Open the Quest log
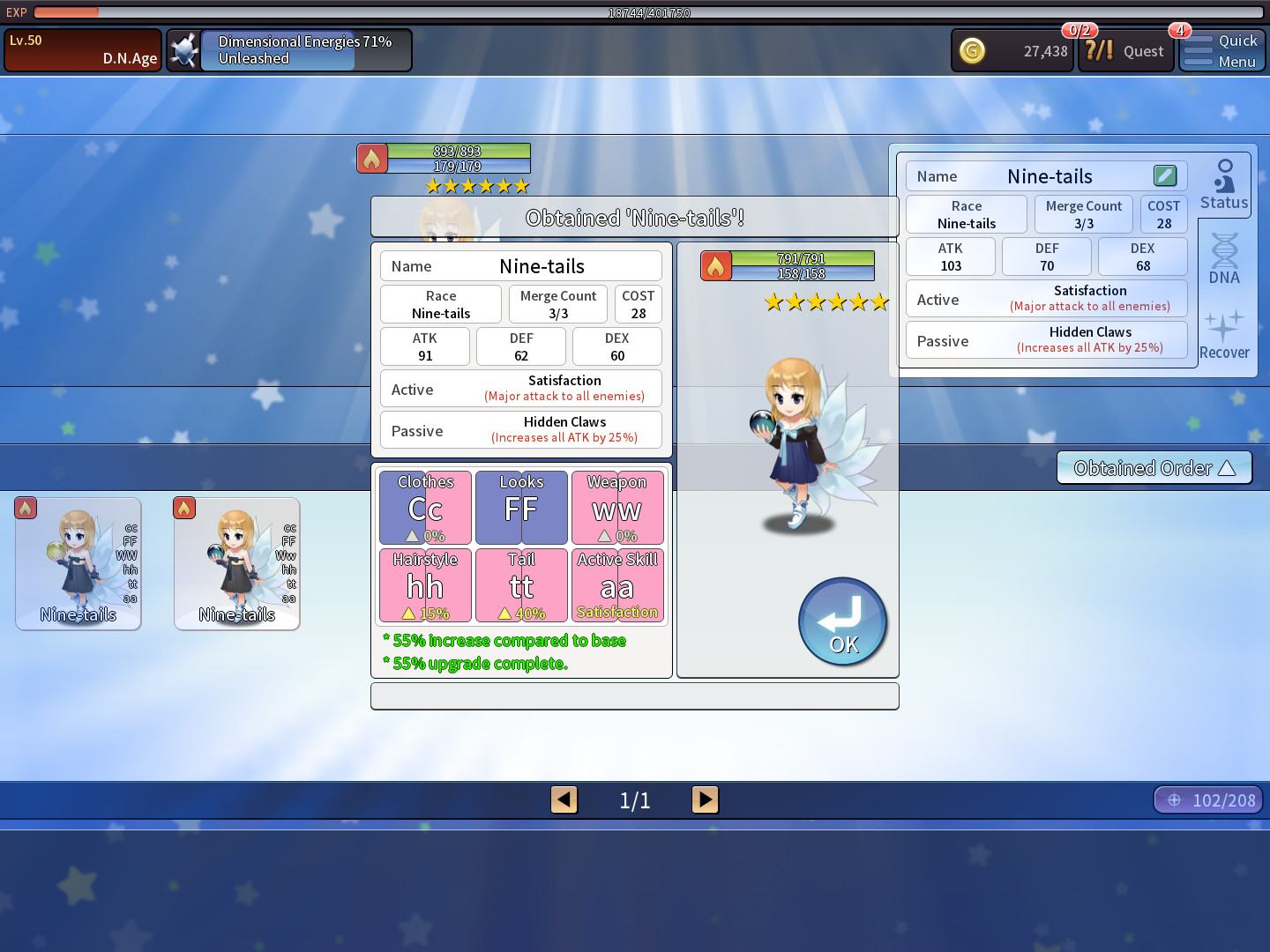This screenshot has width=1270, height=952. (x=1126, y=51)
